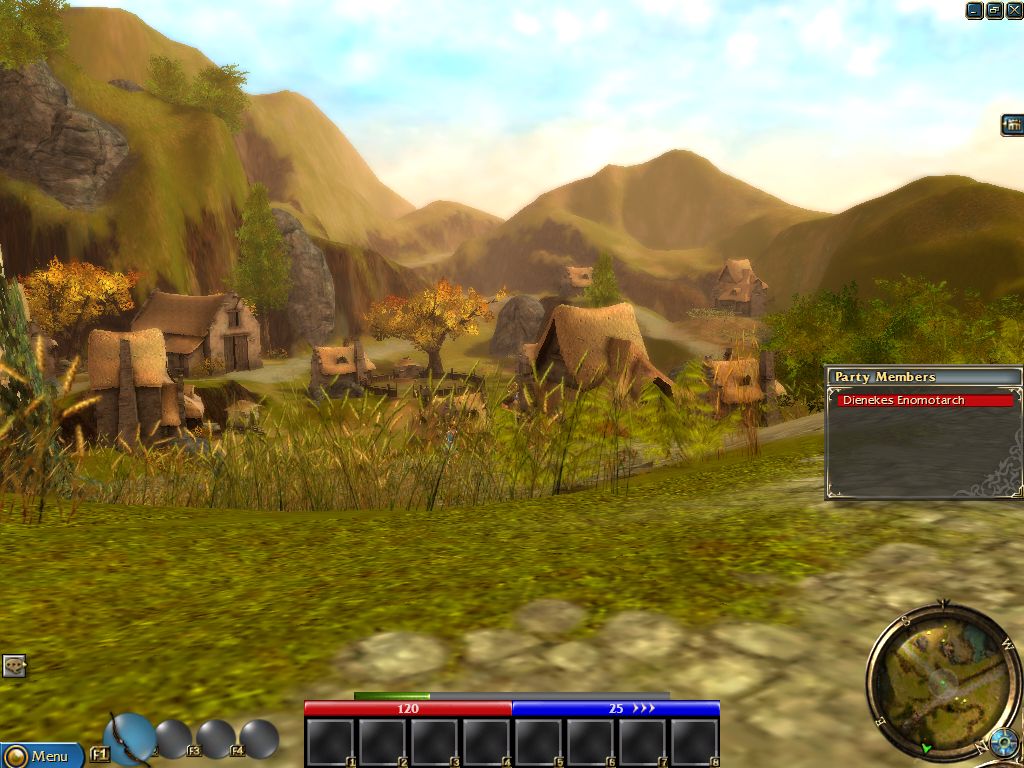Restore the game window size

995,10
